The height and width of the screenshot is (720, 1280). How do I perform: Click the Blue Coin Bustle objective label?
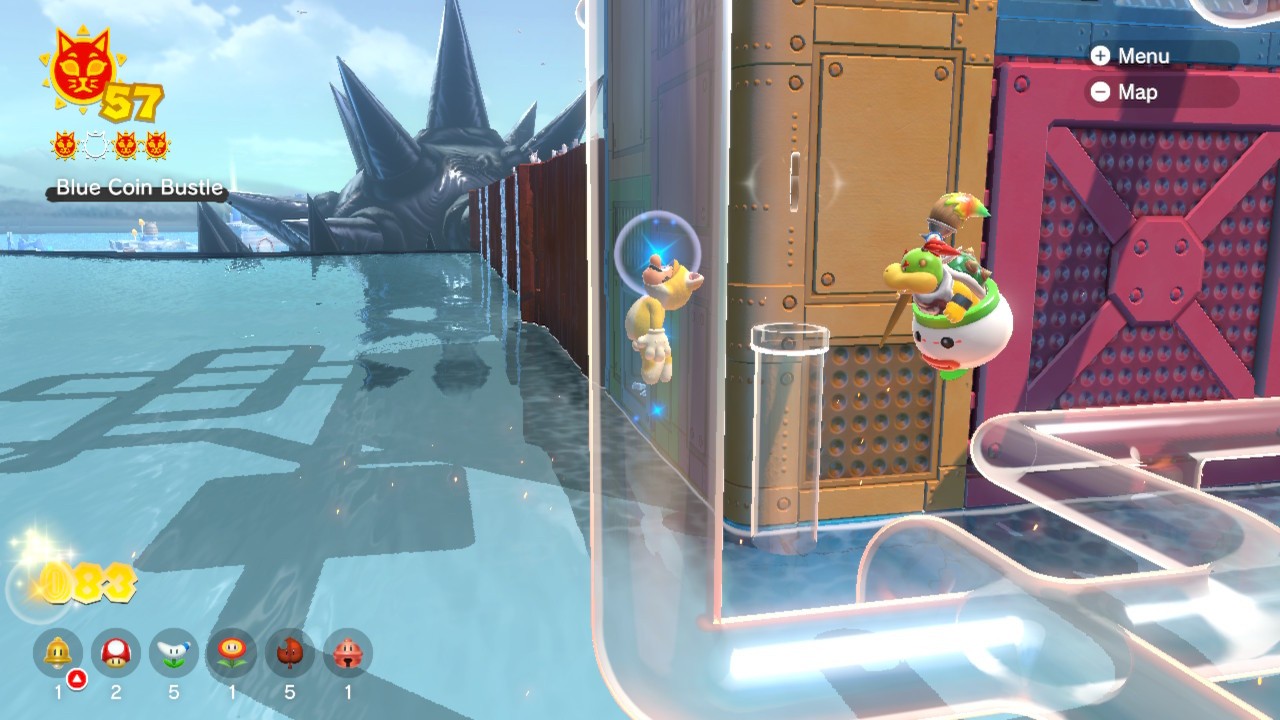[139, 187]
